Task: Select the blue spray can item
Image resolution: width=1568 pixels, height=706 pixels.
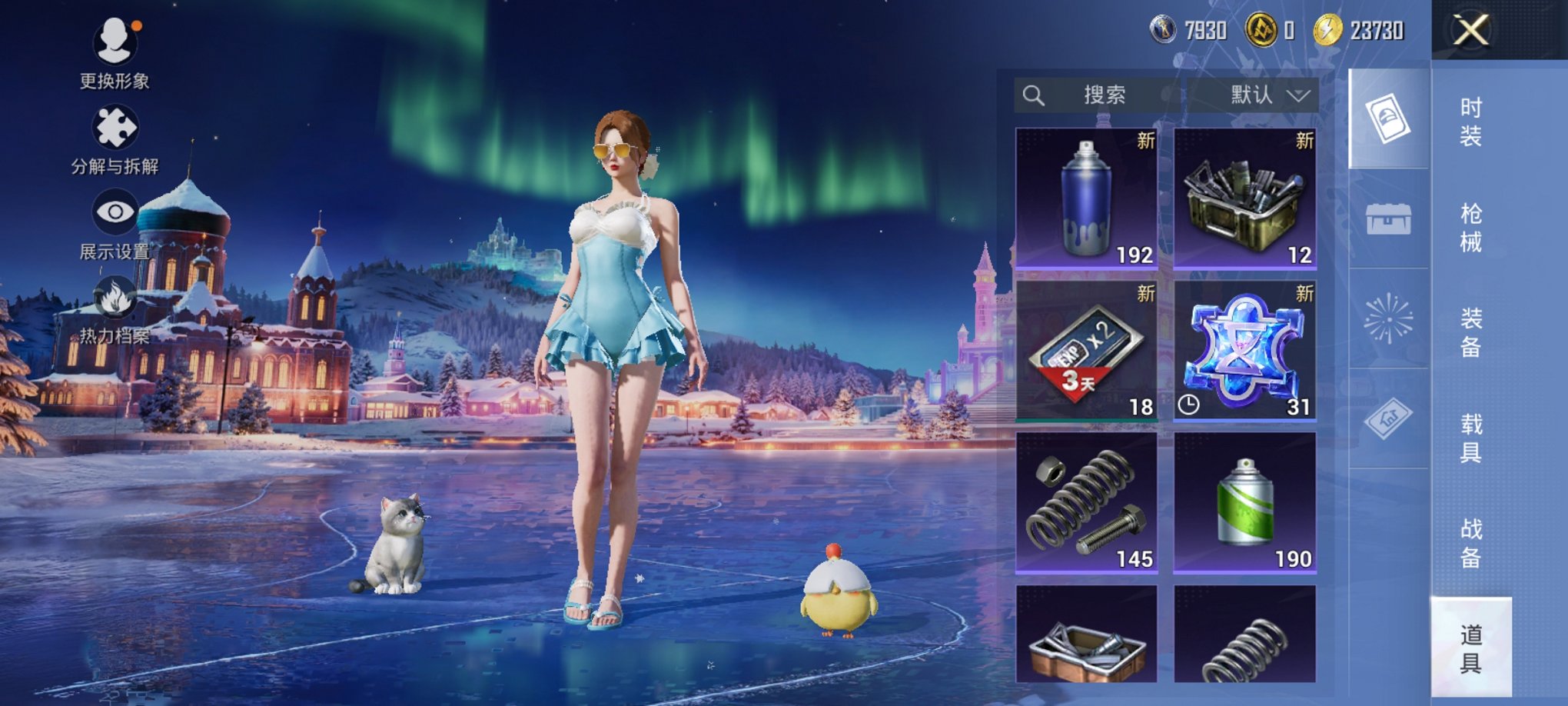Action: click(1086, 198)
